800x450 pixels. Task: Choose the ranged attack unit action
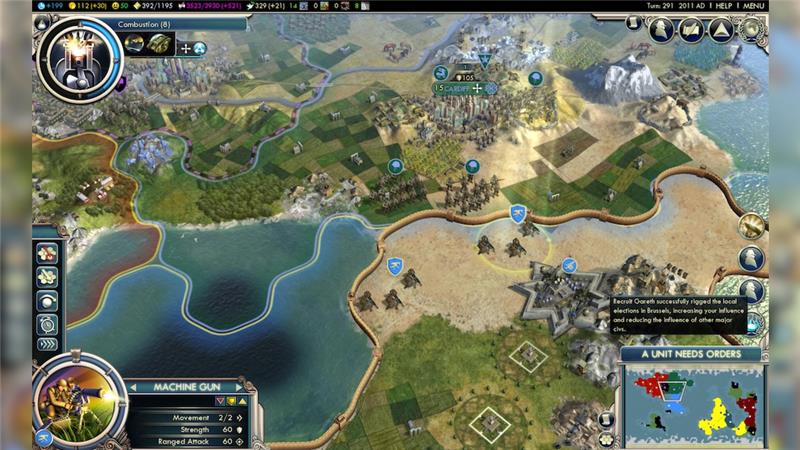[47, 254]
